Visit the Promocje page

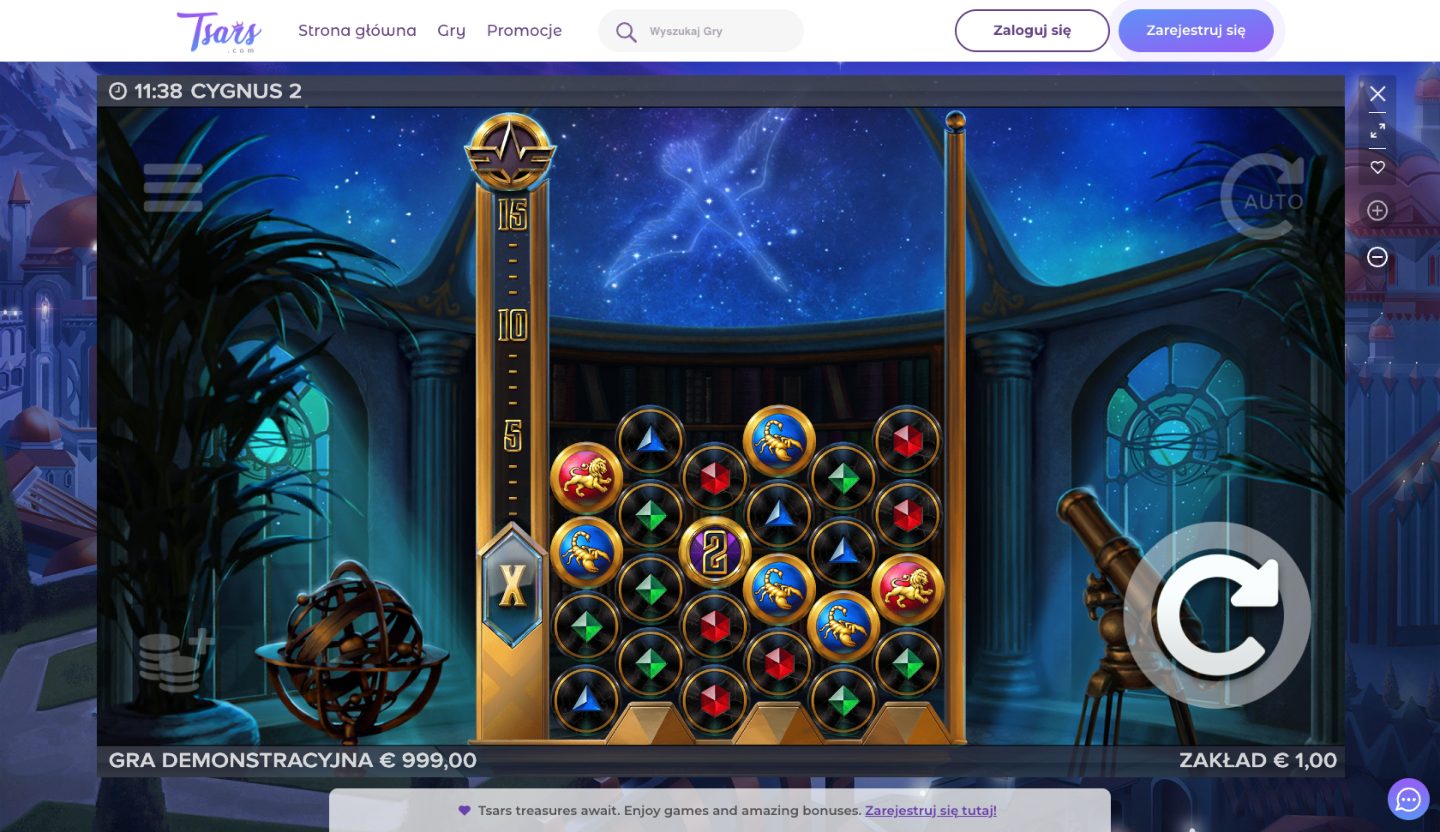click(524, 30)
